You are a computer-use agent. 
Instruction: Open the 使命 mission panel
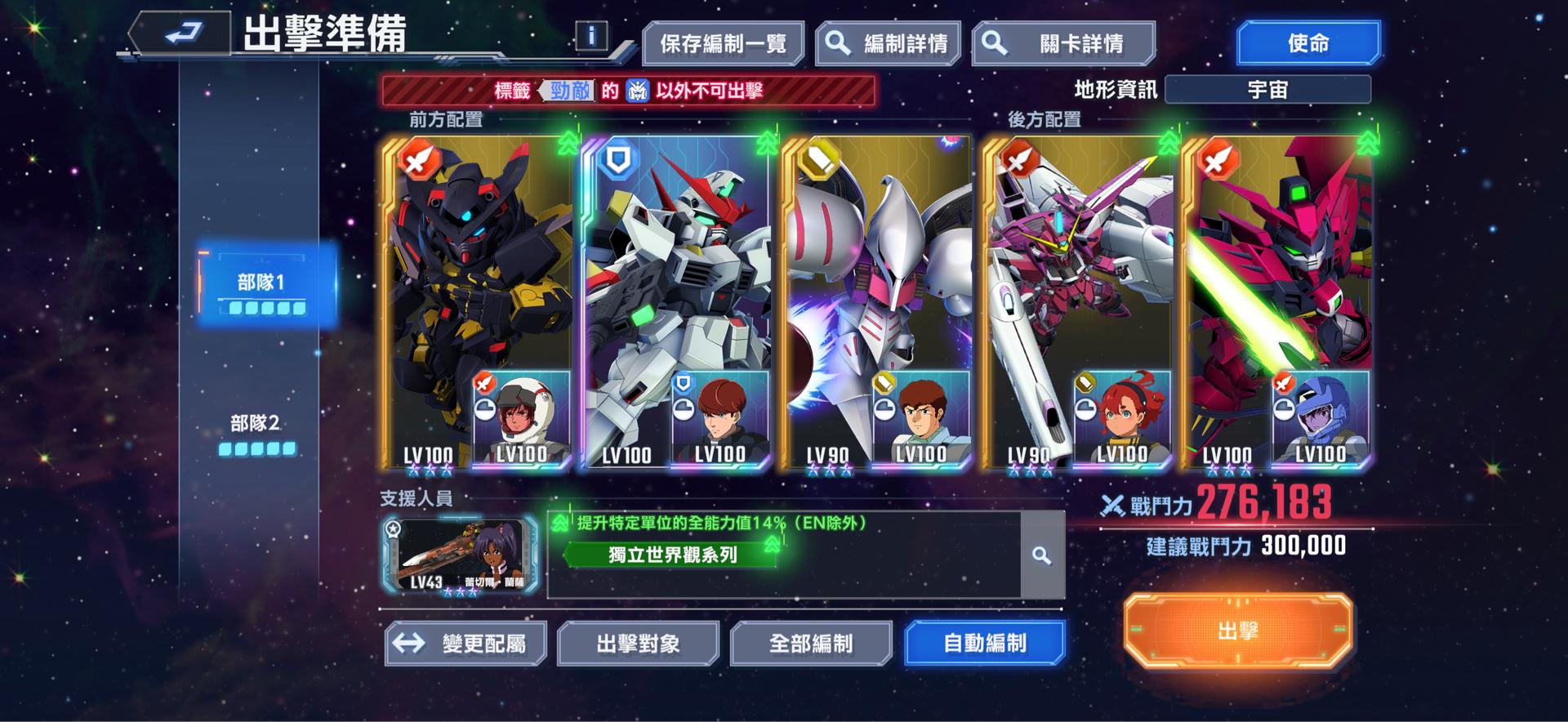[1307, 41]
